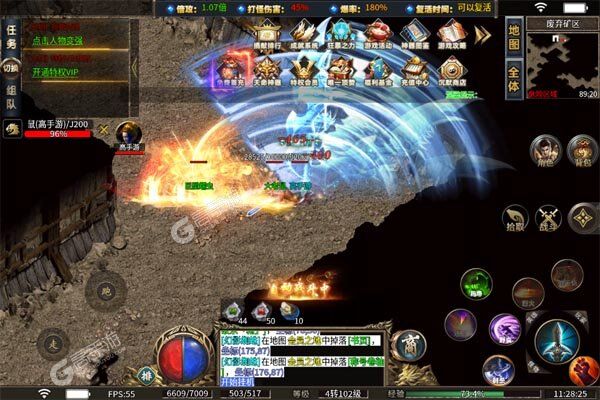Open the 沉默商店 shop icon
The width and height of the screenshot is (600, 400).
coord(451,72)
